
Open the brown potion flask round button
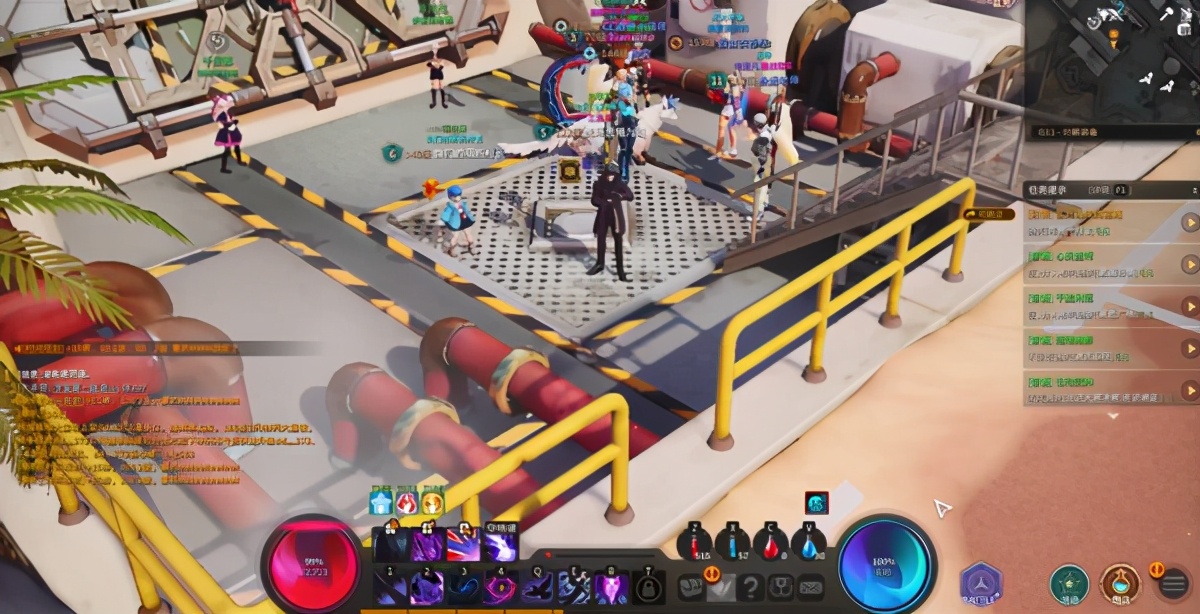pyautogui.click(x=1119, y=583)
